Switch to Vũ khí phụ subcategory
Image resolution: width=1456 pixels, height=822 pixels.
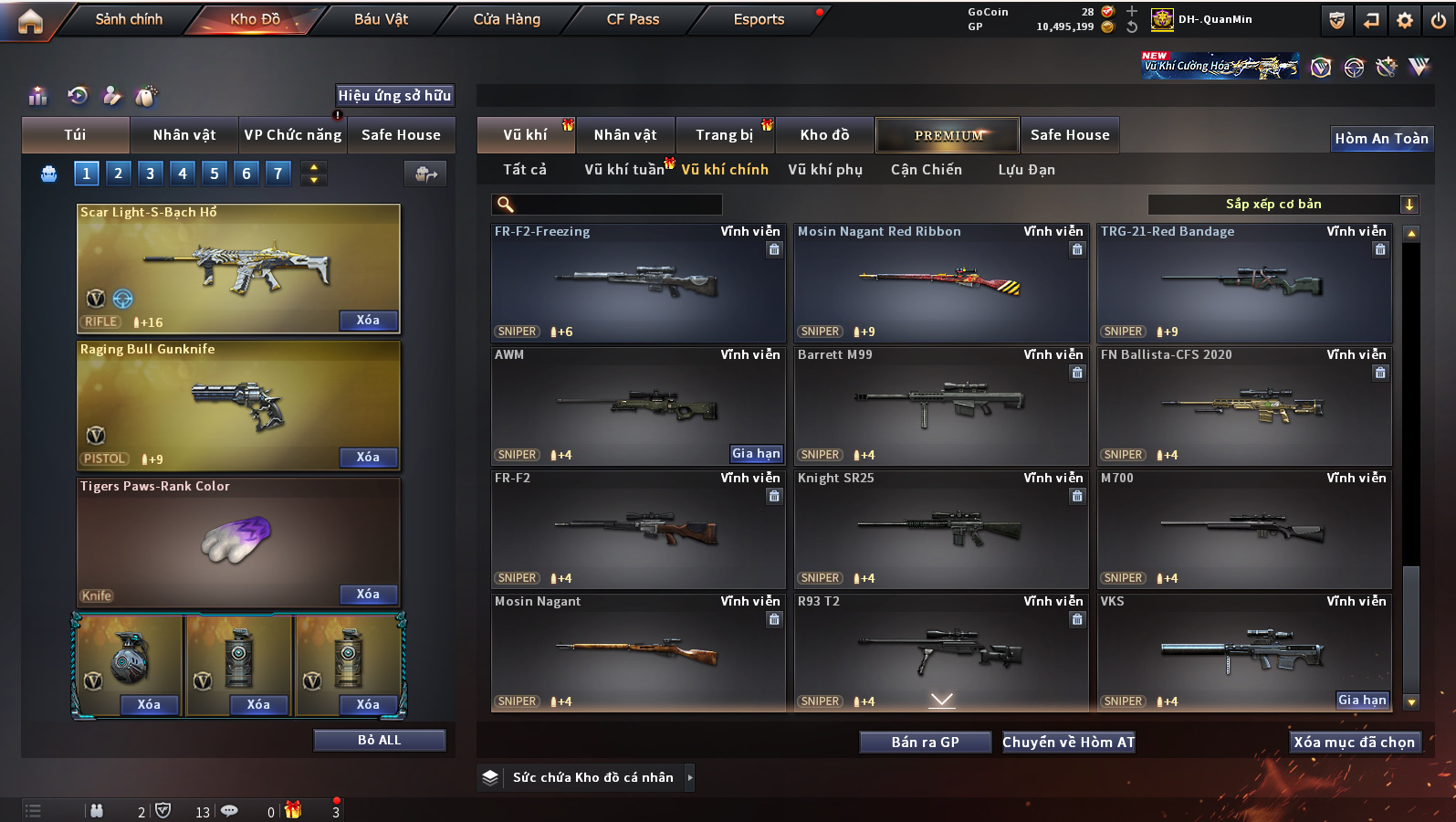point(825,170)
